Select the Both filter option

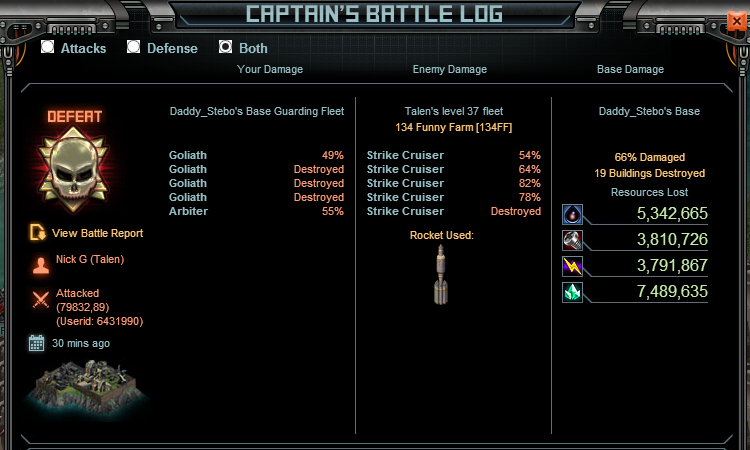[226, 47]
